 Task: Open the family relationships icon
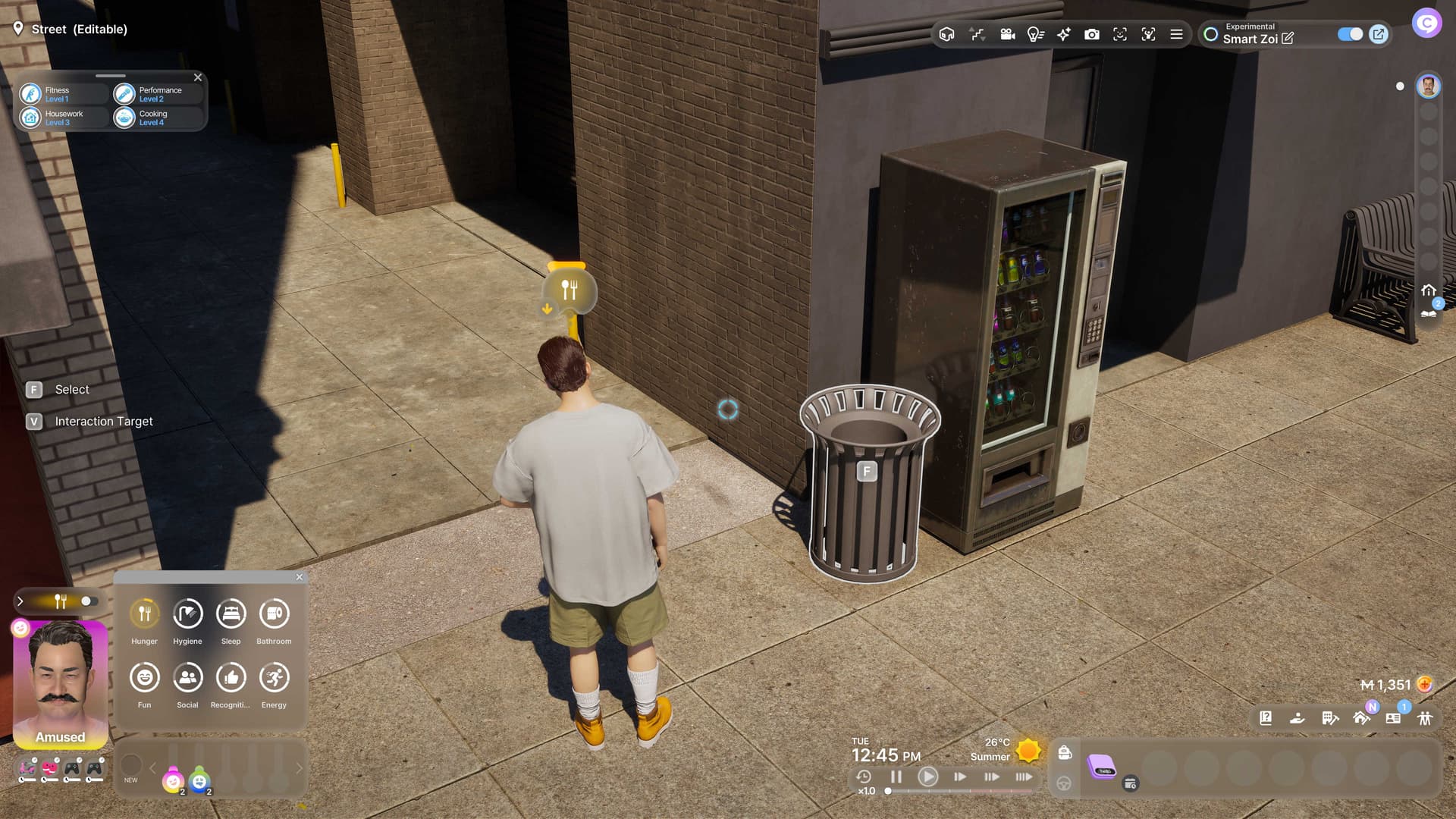1425,718
